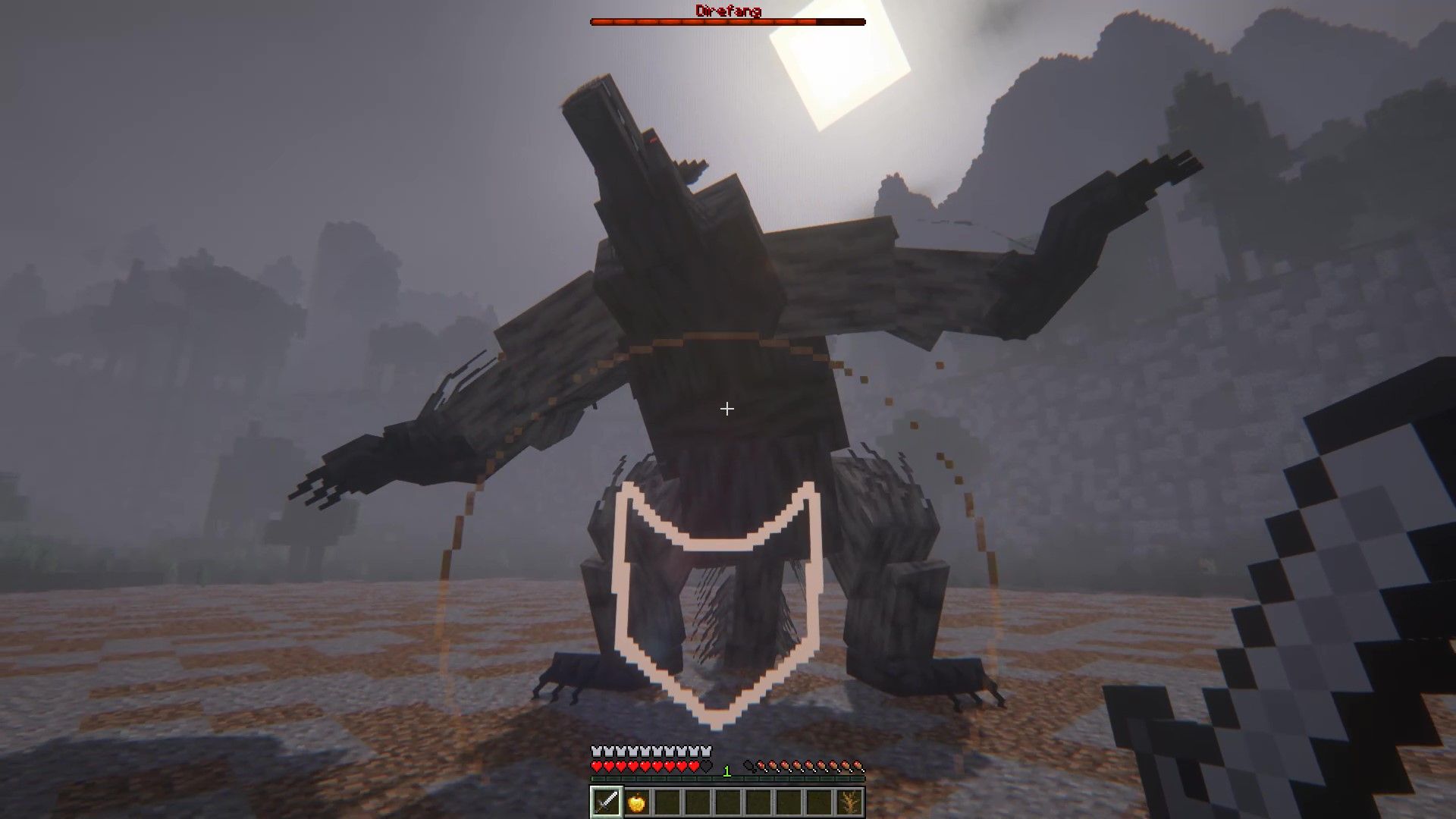Click the last armor point icon above the hearts

pos(706,752)
